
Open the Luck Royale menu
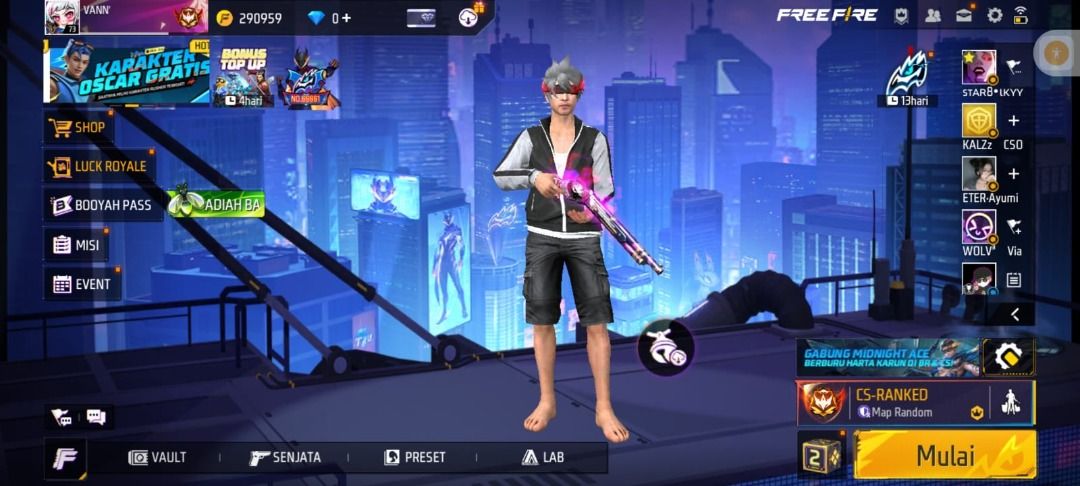pyautogui.click(x=99, y=166)
